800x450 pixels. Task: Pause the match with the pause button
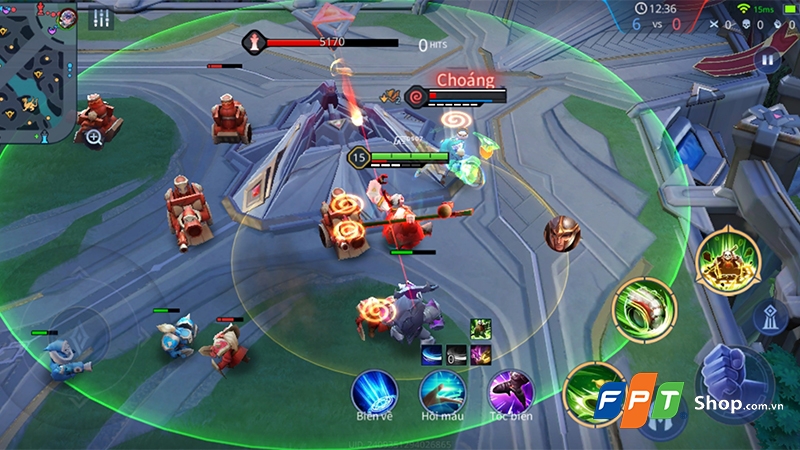[768, 60]
